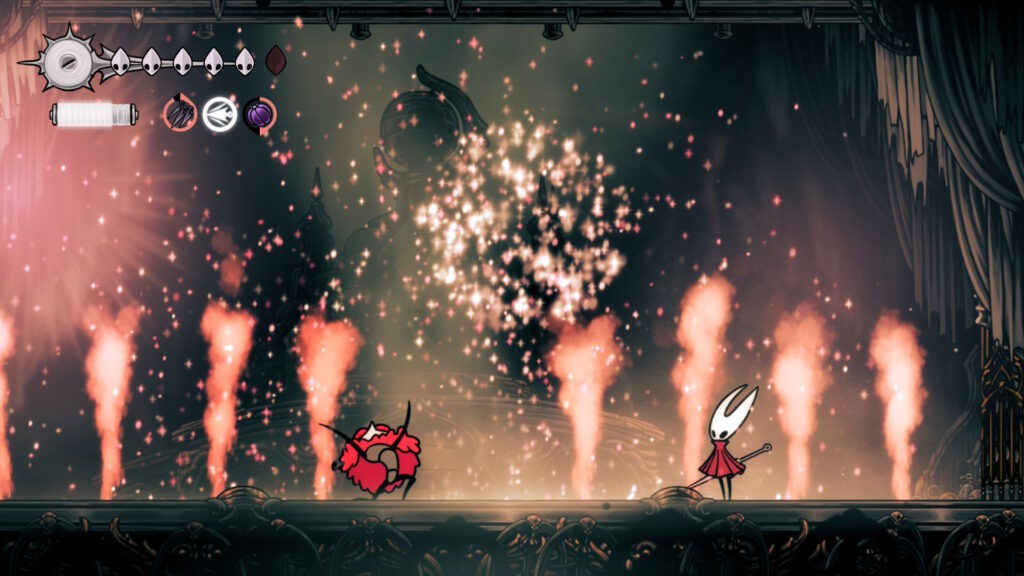Activate the white dash skill icon
1024x576 pixels.
tap(219, 114)
